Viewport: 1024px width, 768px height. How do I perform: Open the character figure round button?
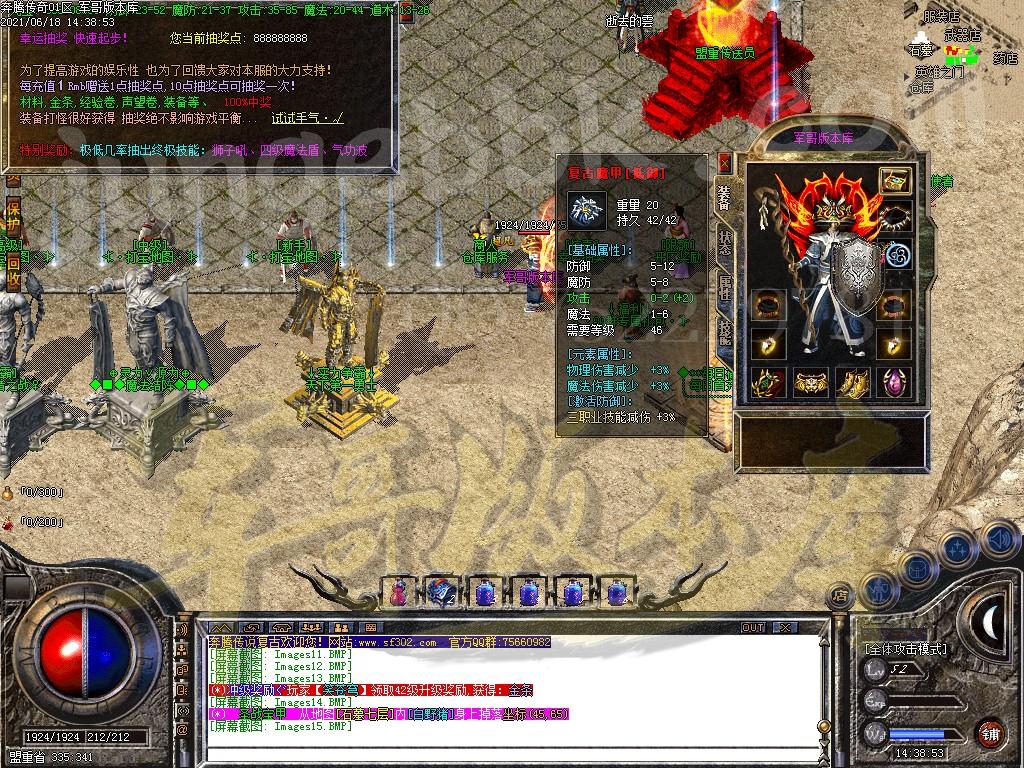877,590
